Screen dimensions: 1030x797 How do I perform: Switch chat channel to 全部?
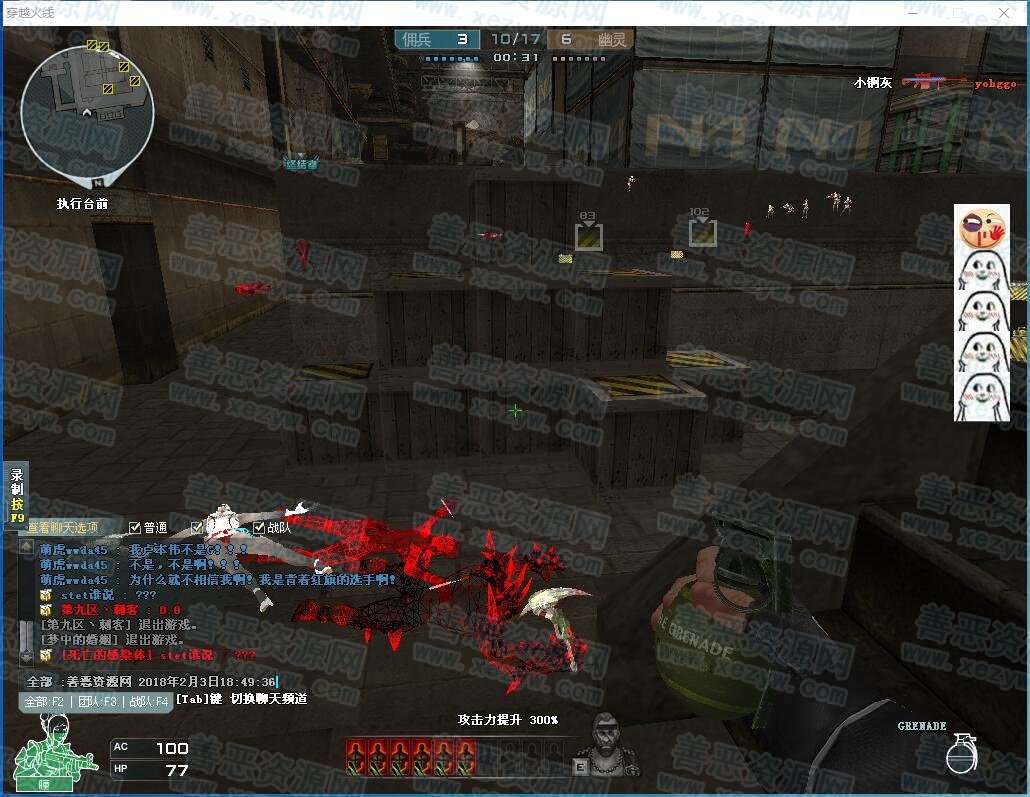click(44, 702)
